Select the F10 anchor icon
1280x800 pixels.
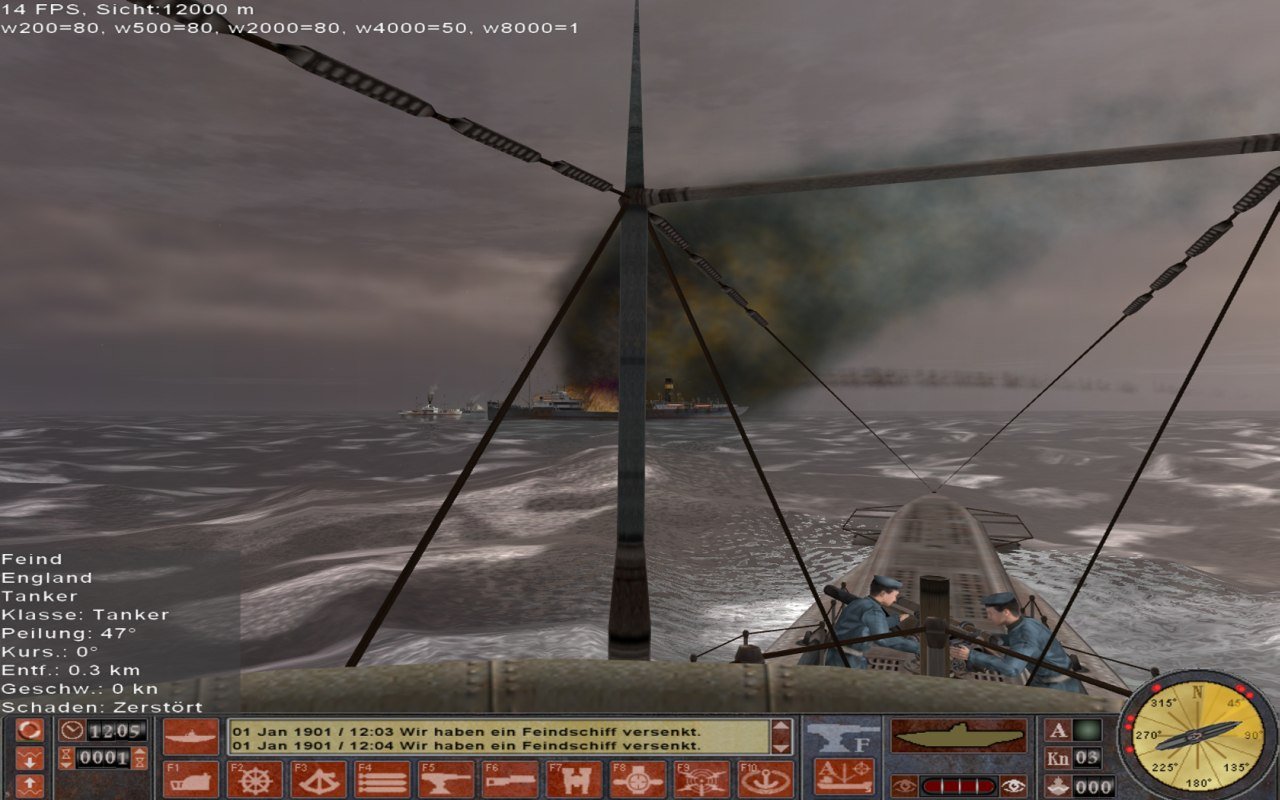pyautogui.click(x=766, y=776)
